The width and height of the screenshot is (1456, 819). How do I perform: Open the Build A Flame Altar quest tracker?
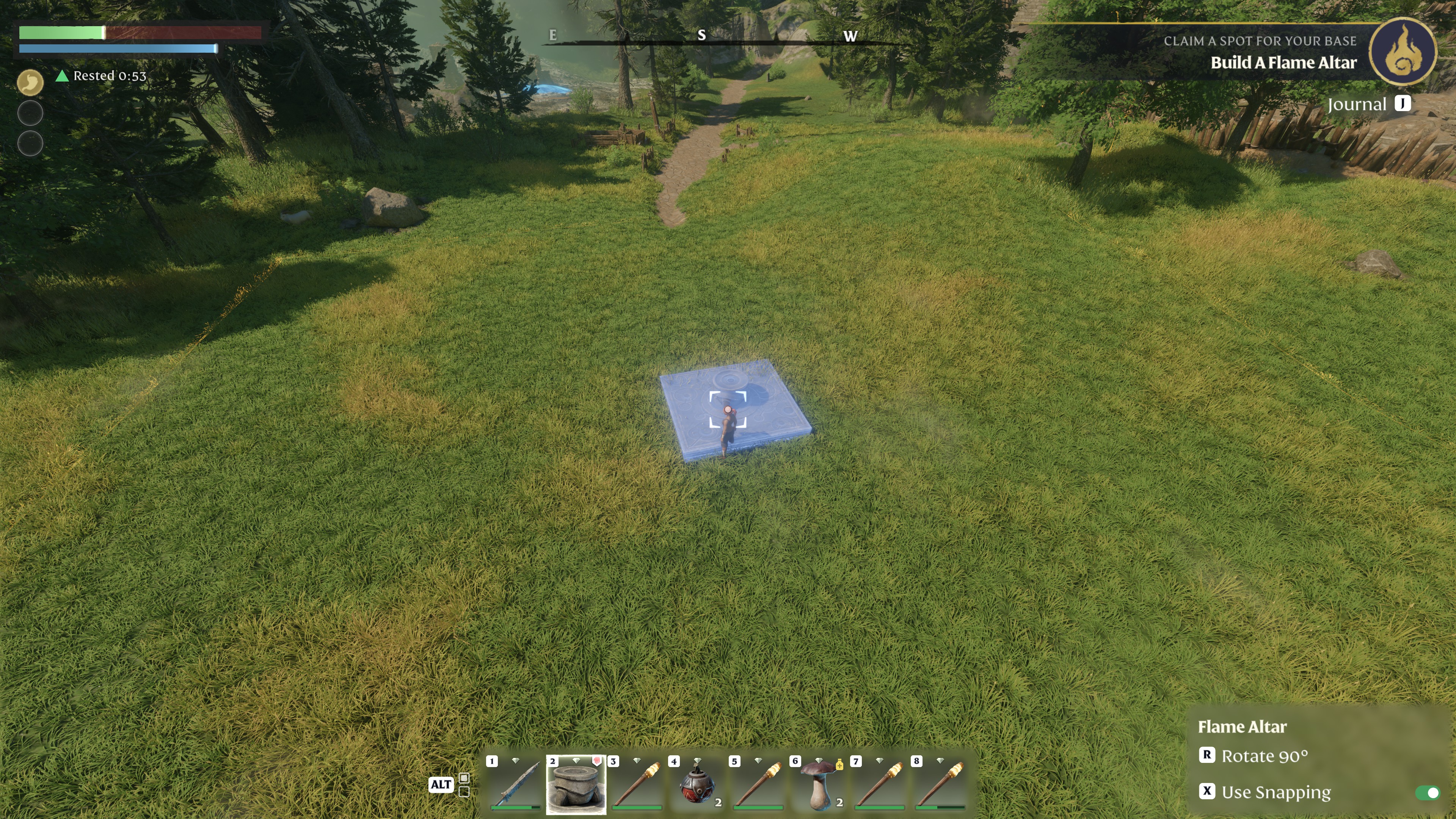pos(1282,62)
